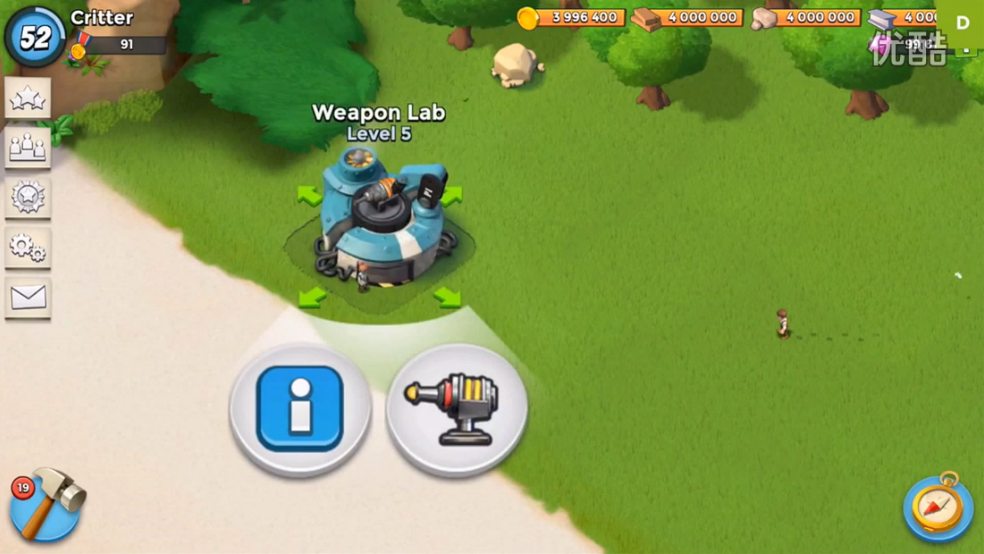Open the weapon building button
984x554 pixels.
(x=457, y=409)
